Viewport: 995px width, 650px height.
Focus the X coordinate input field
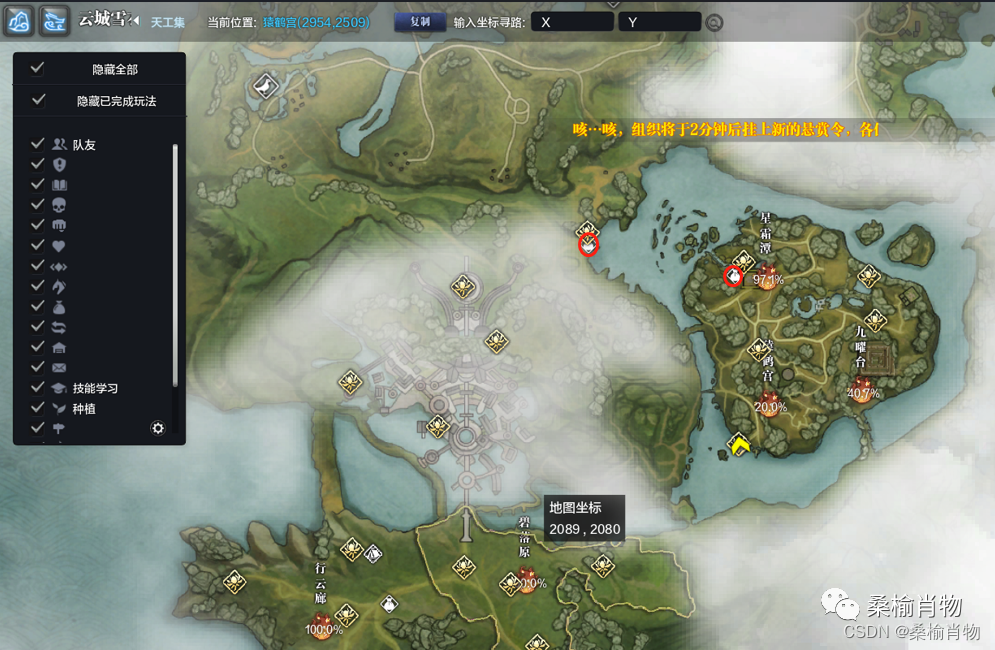click(x=572, y=21)
